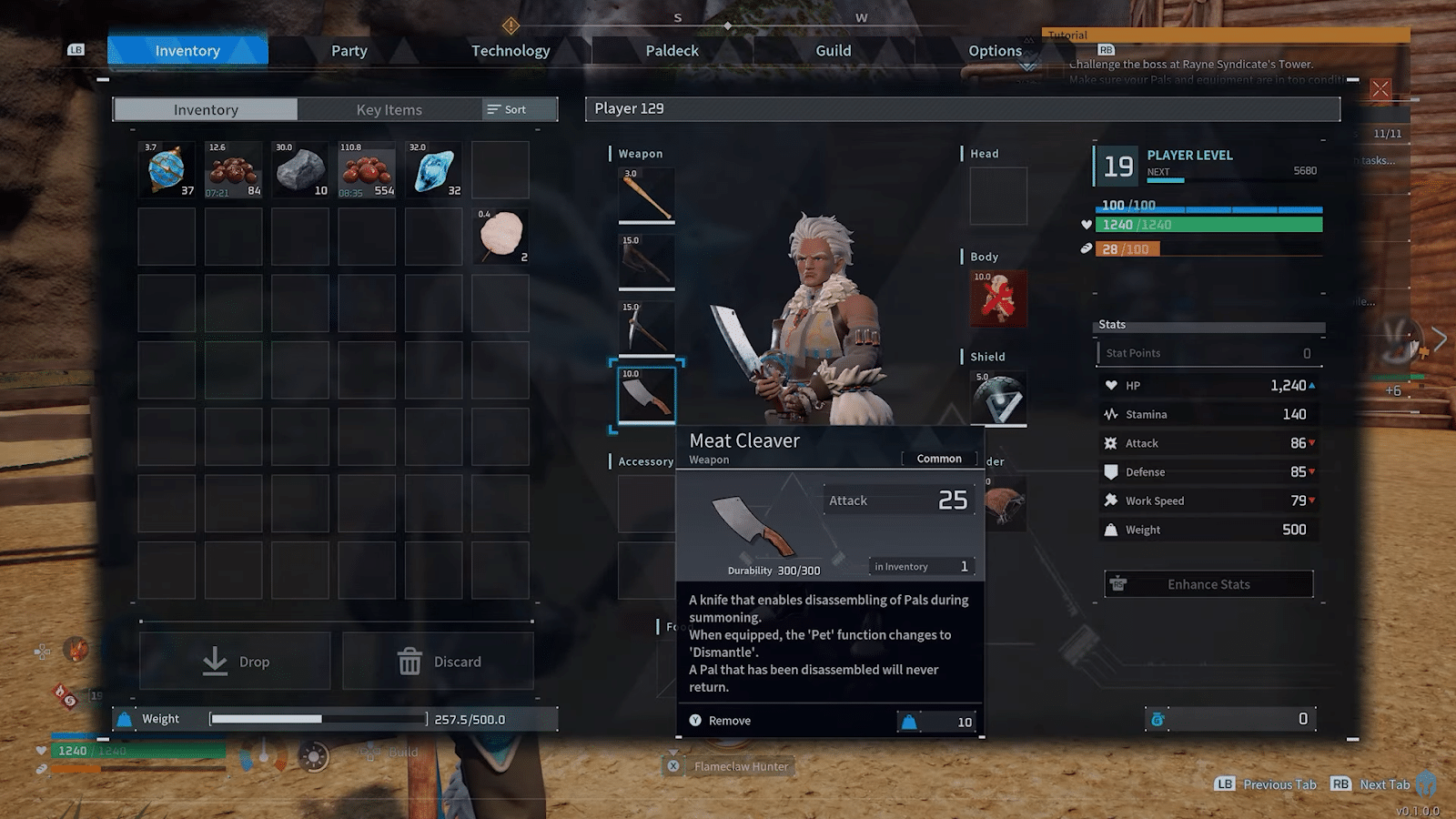Viewport: 1456px width, 819px height.
Task: Select the equipped Cloth Outfit body armor
Action: 998,298
